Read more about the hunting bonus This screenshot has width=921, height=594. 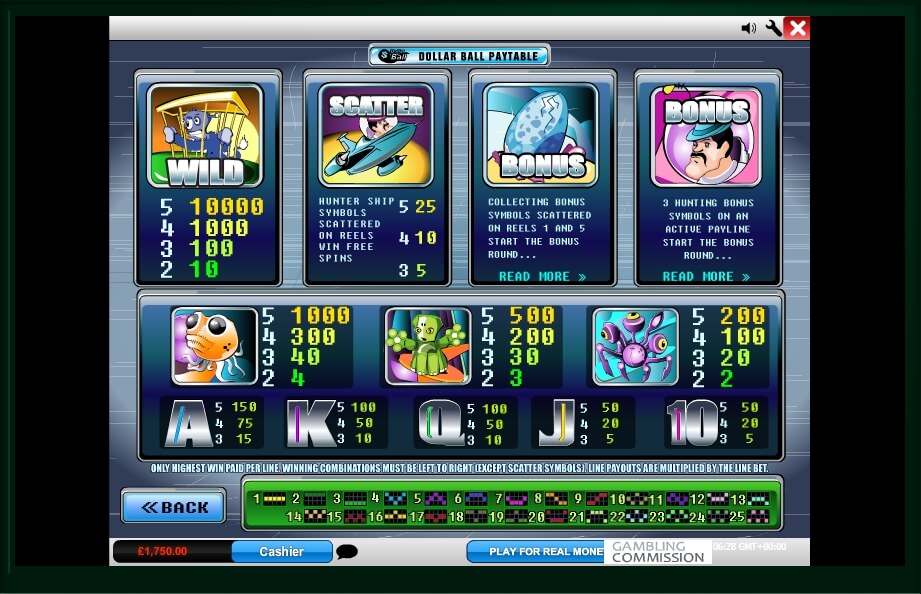706,276
